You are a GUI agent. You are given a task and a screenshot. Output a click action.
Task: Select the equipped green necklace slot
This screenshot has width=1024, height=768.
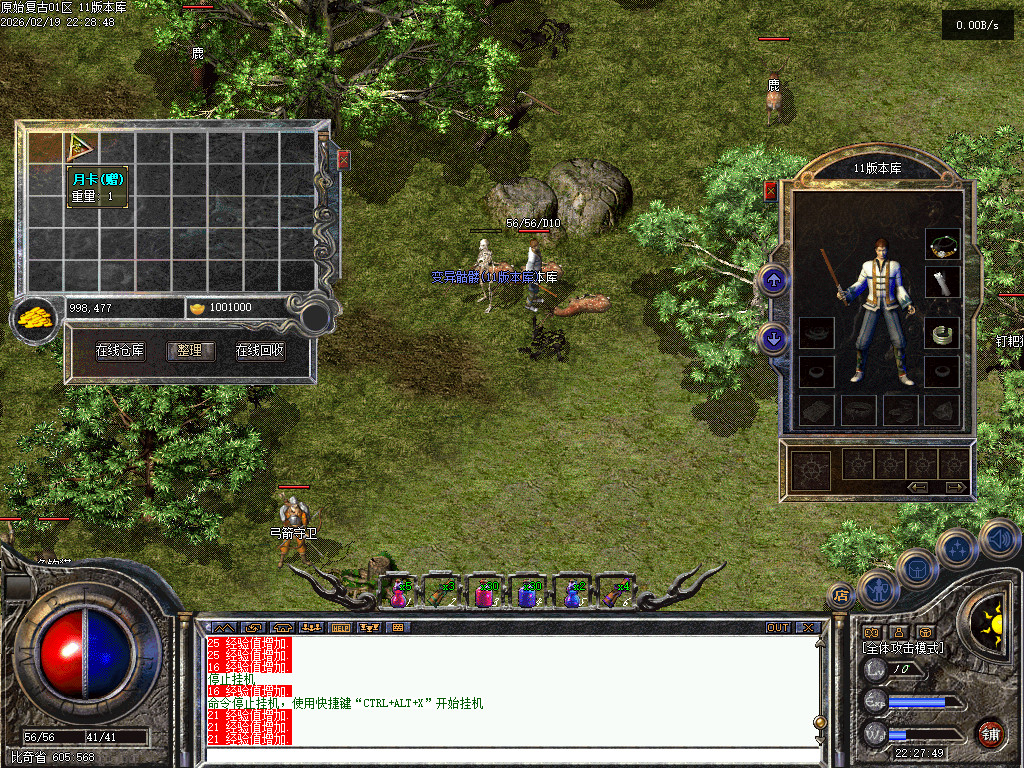click(x=942, y=243)
